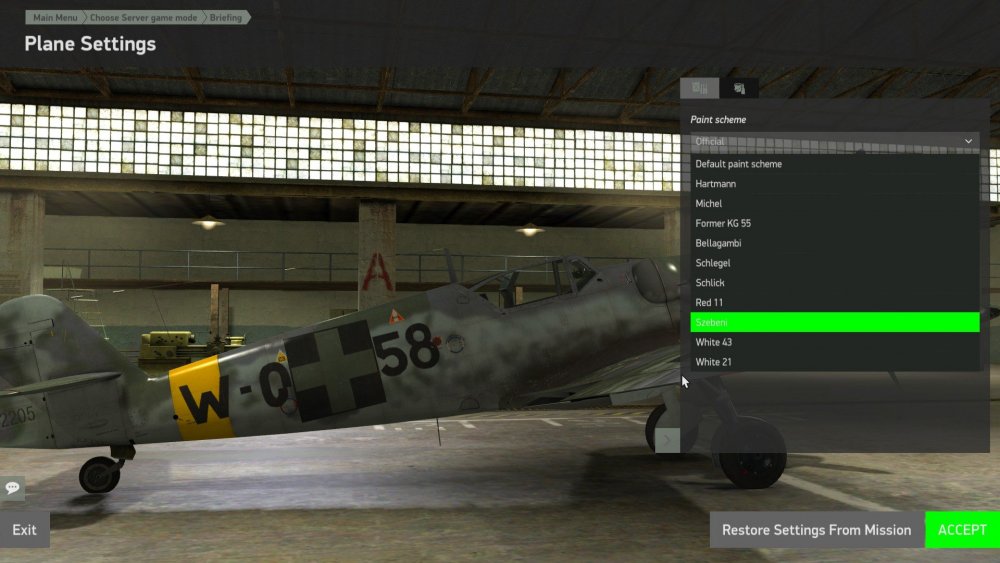Select the Red 11 paint scheme
The width and height of the screenshot is (1000, 563).
709,302
